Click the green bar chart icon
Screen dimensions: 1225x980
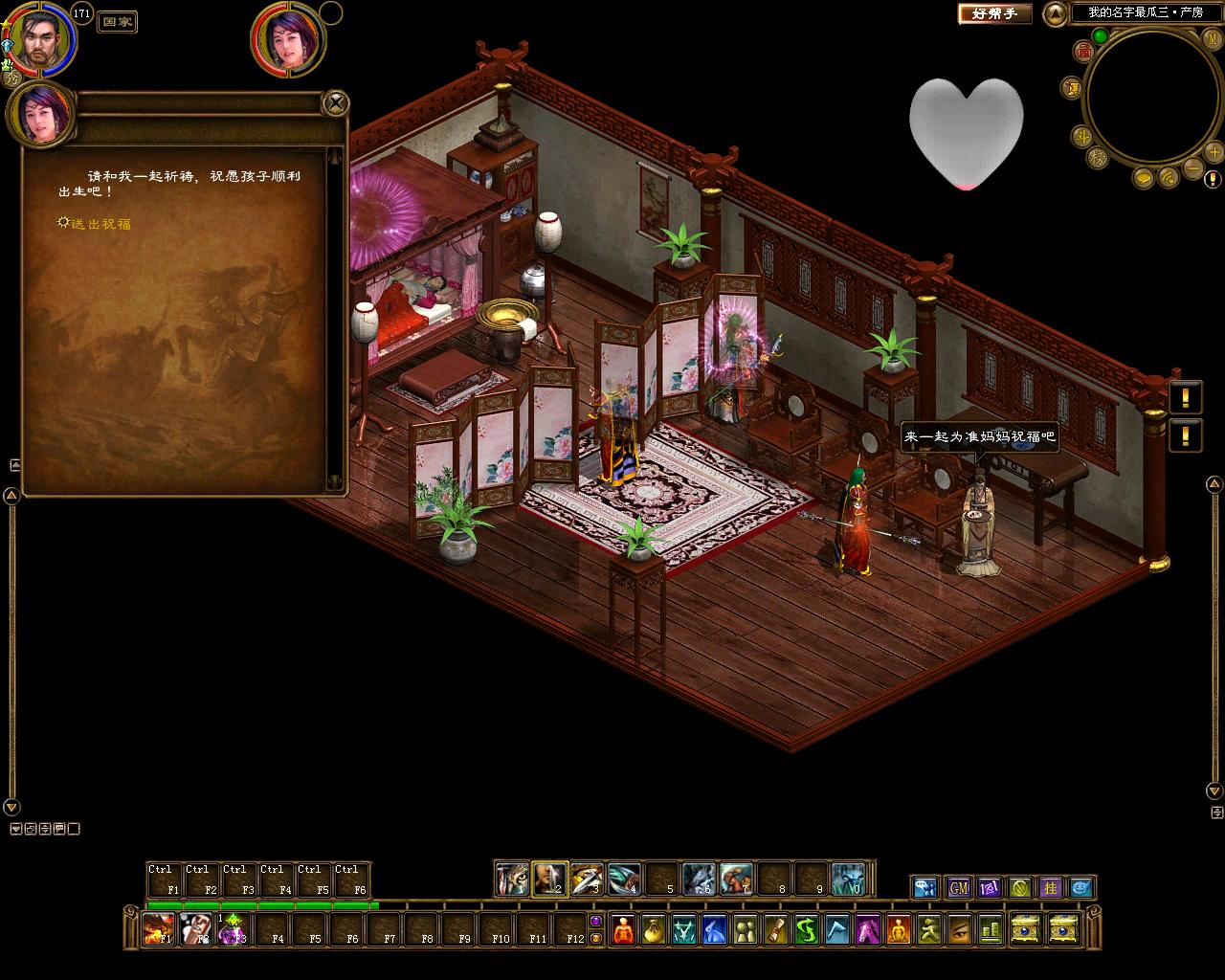coord(990,929)
